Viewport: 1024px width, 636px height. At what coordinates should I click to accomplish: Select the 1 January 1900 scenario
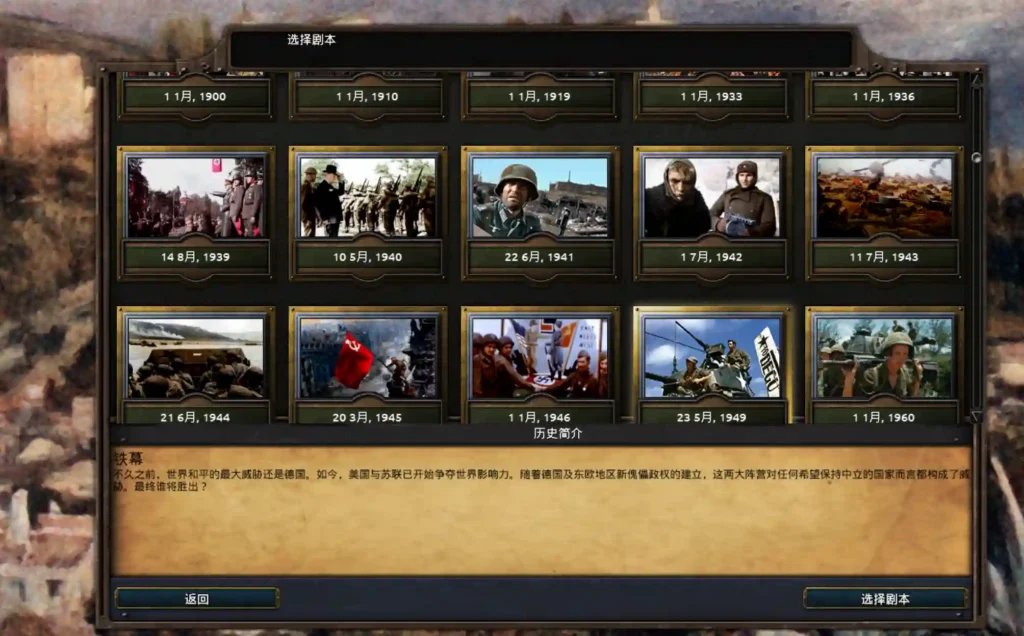click(195, 97)
